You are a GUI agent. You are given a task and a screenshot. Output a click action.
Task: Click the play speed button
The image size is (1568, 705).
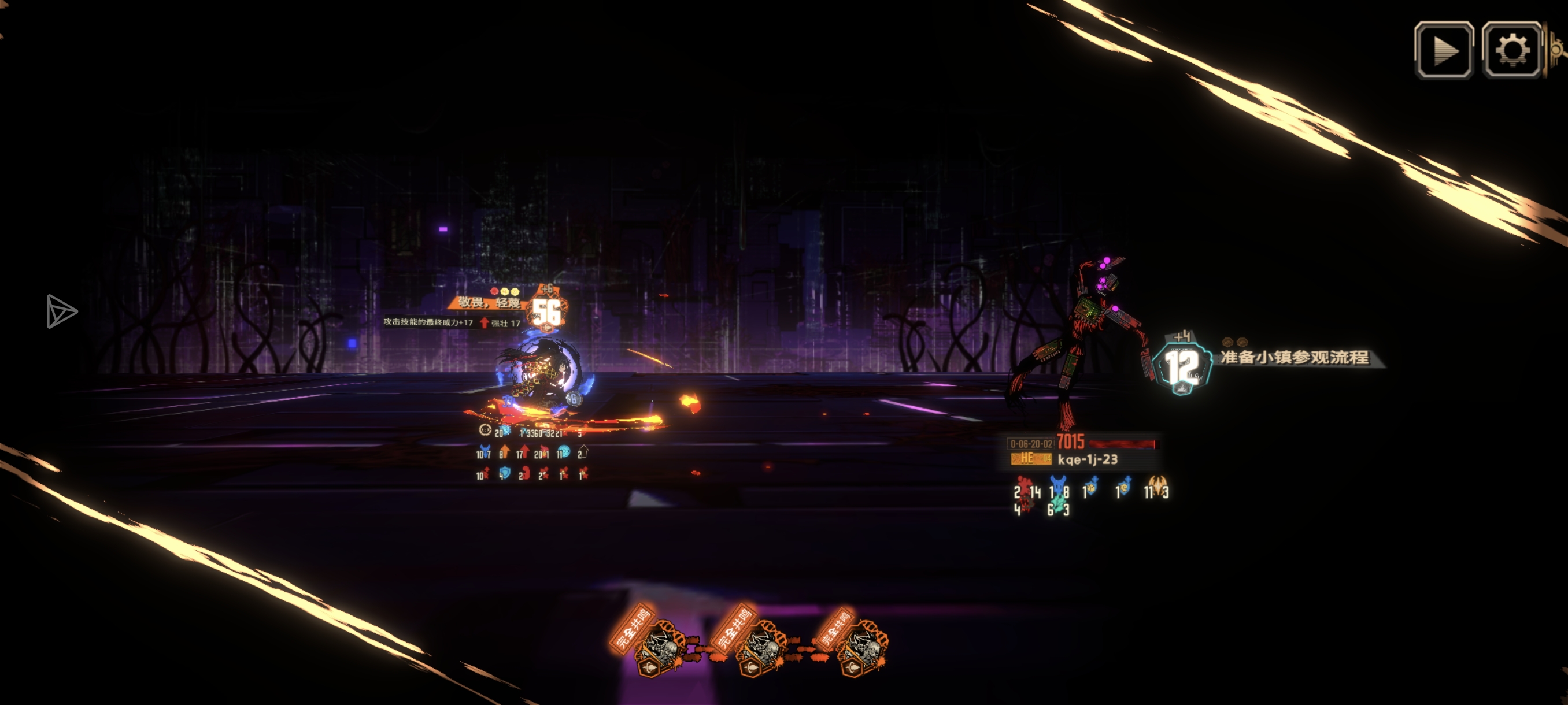[1443, 50]
